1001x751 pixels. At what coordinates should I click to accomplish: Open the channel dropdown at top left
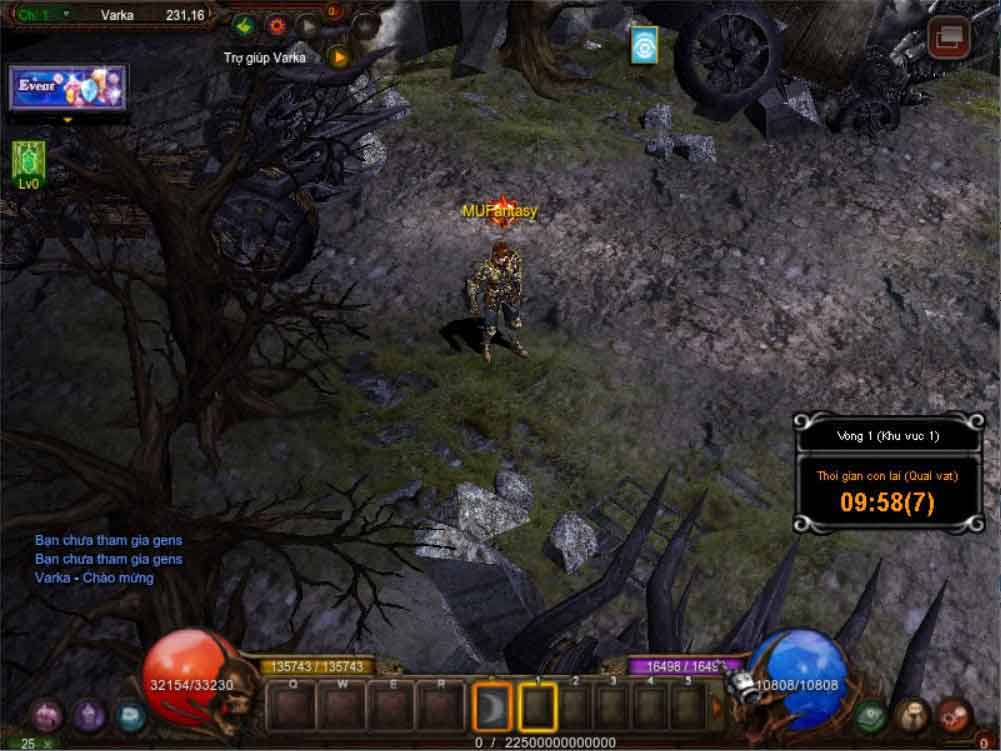click(x=66, y=14)
